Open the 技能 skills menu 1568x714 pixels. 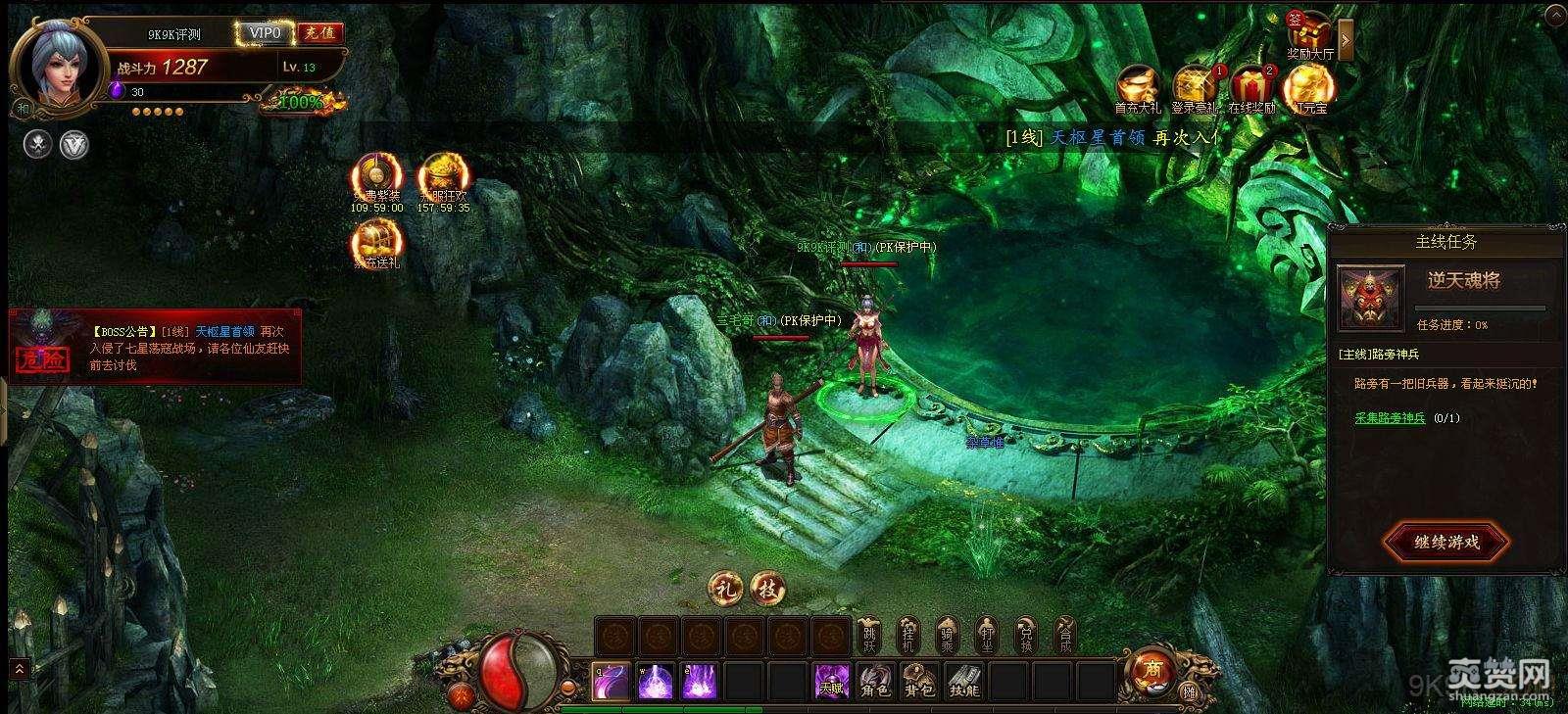[964, 681]
